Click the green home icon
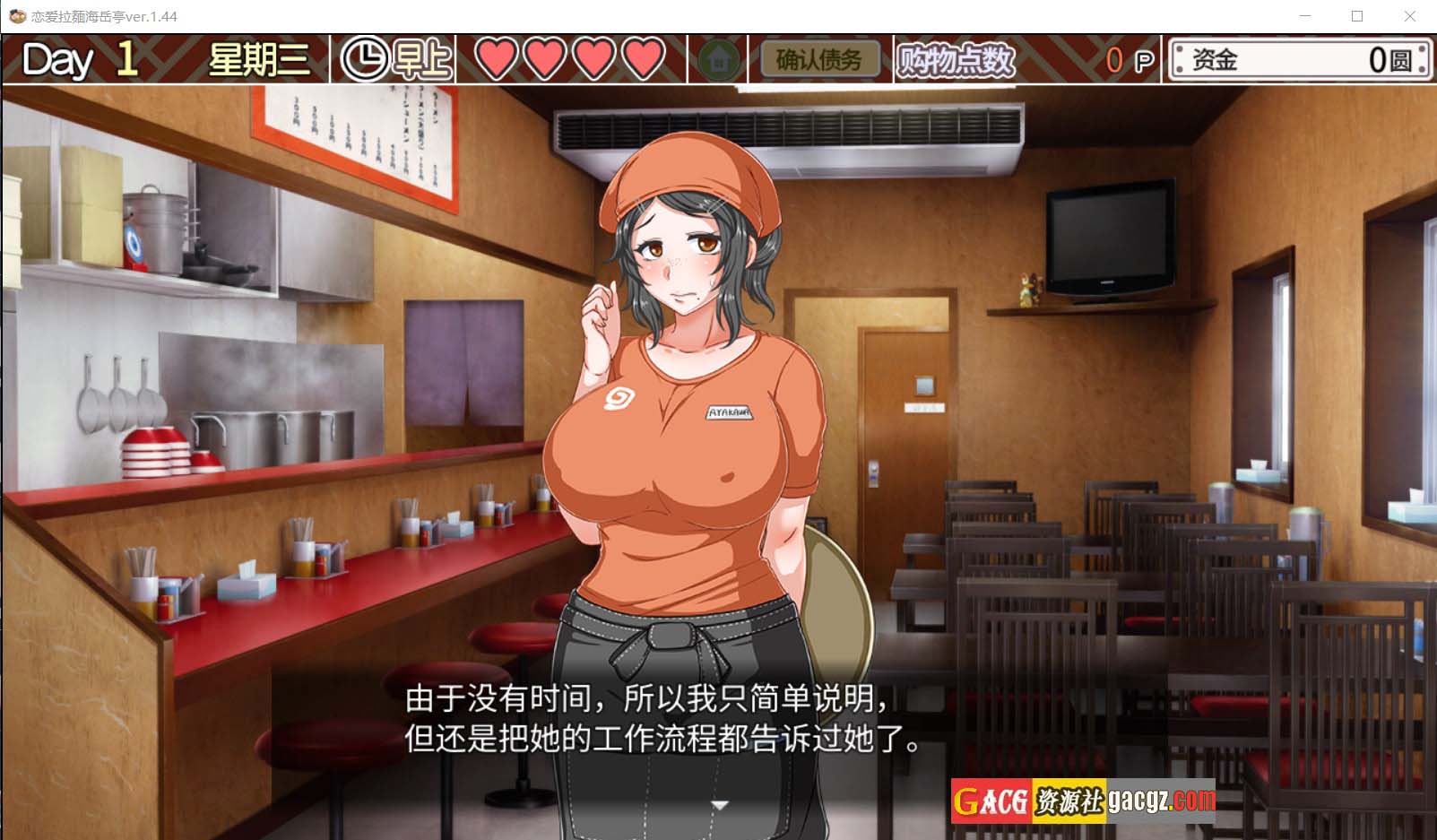 pyautogui.click(x=718, y=60)
